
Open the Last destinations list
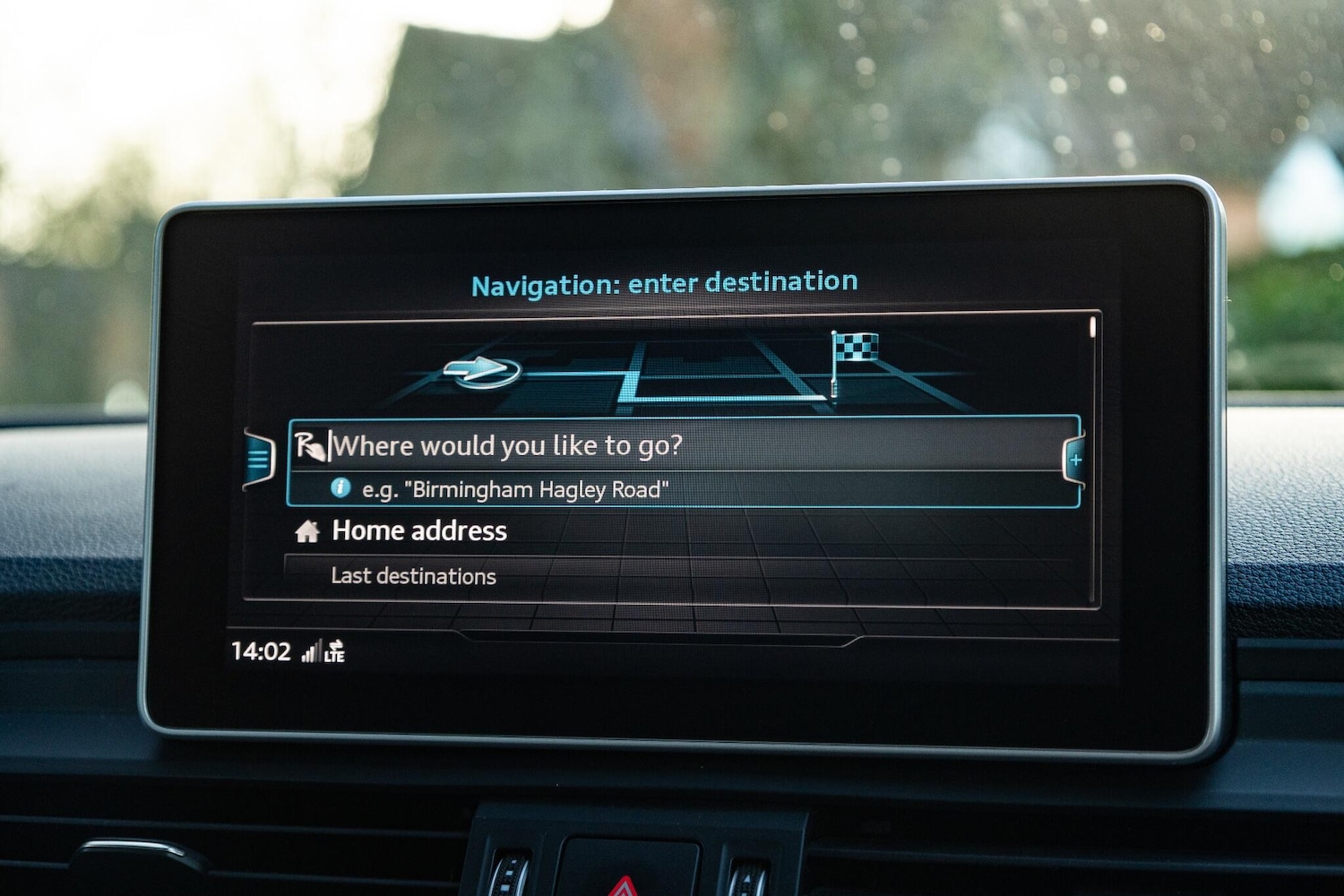coord(413,576)
